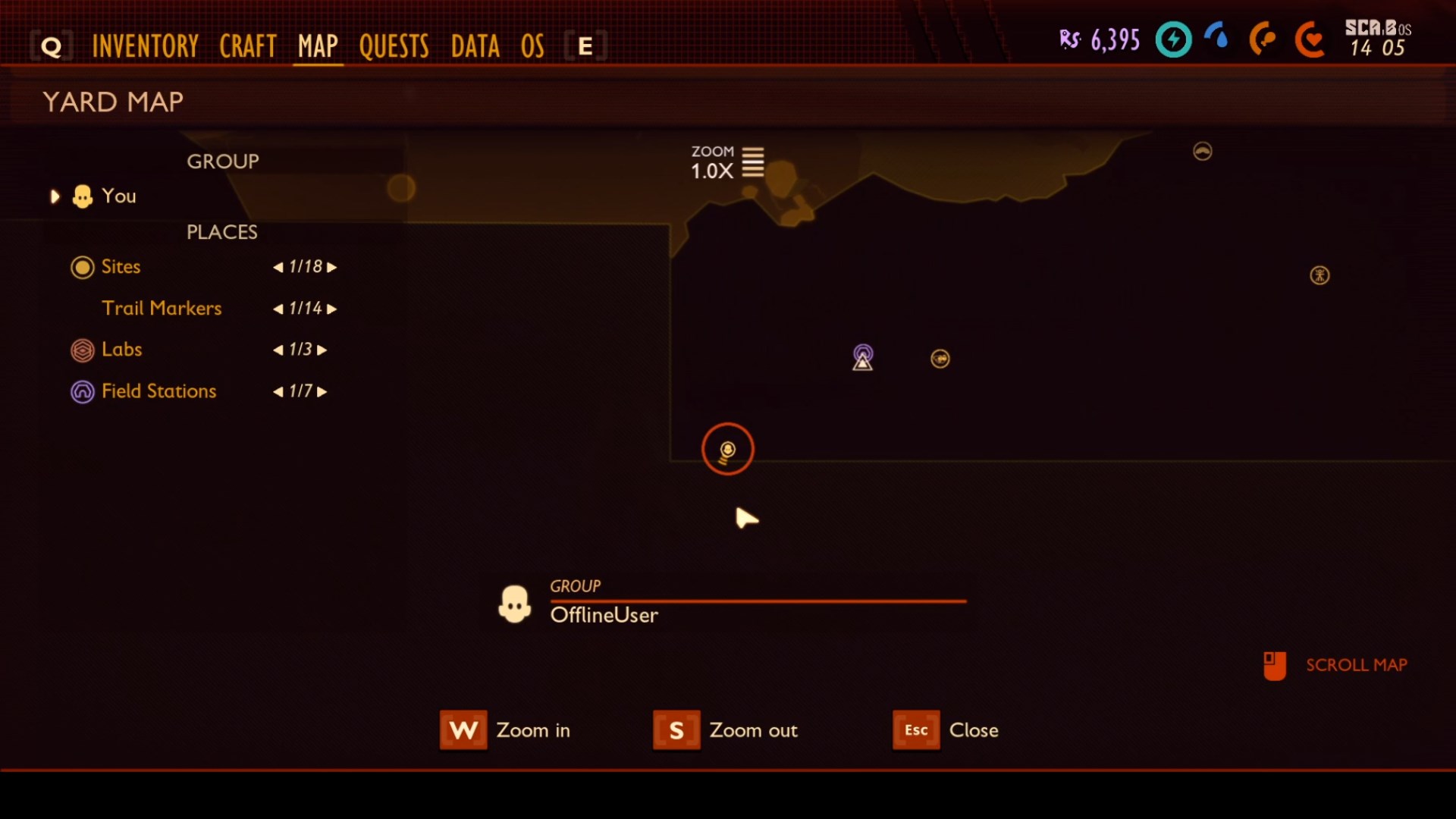Select the purple field station antenna marker
This screenshot has width=1456, height=819.
pyautogui.click(x=862, y=356)
